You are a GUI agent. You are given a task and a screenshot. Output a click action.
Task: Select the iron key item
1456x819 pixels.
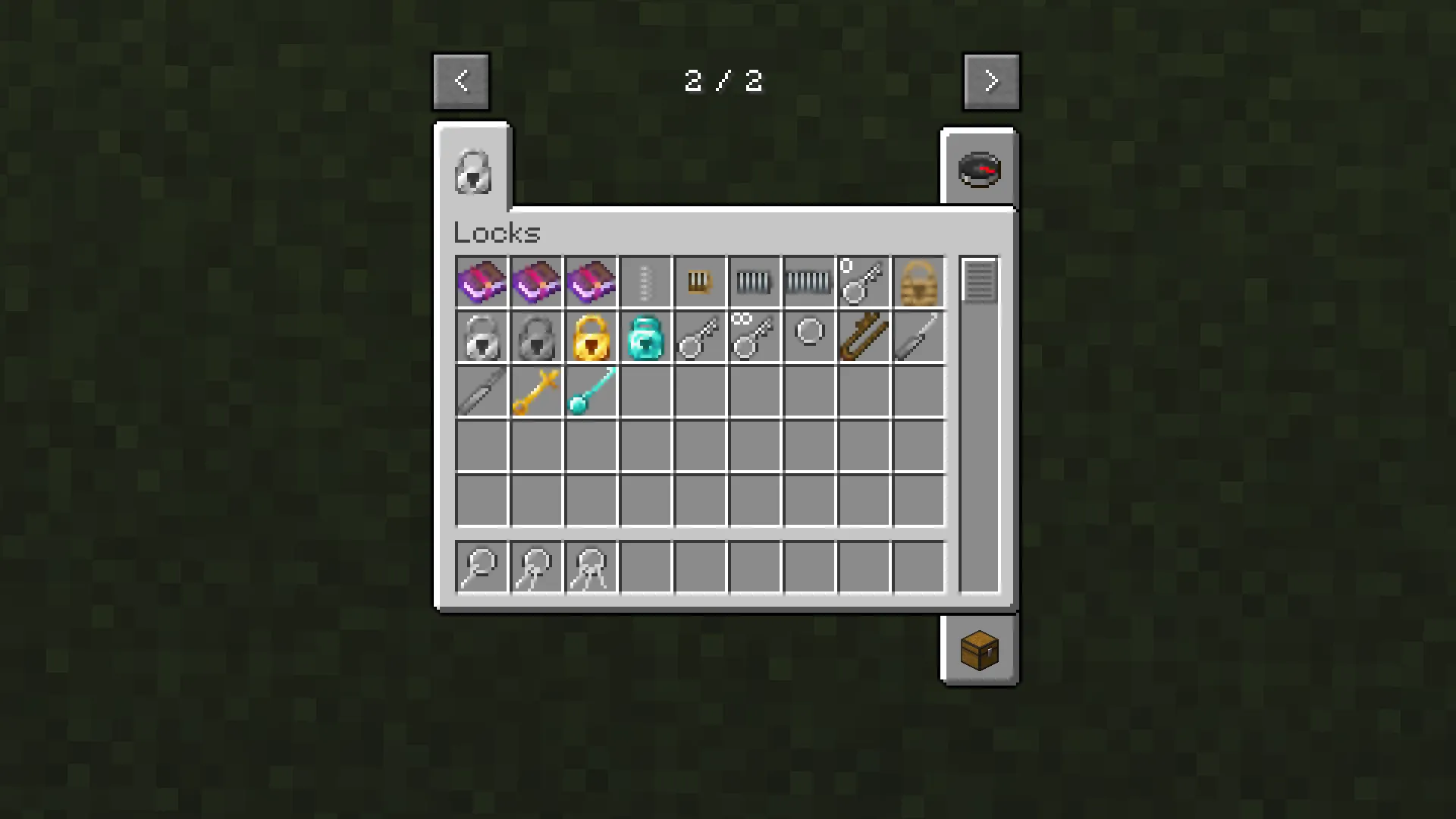point(700,337)
